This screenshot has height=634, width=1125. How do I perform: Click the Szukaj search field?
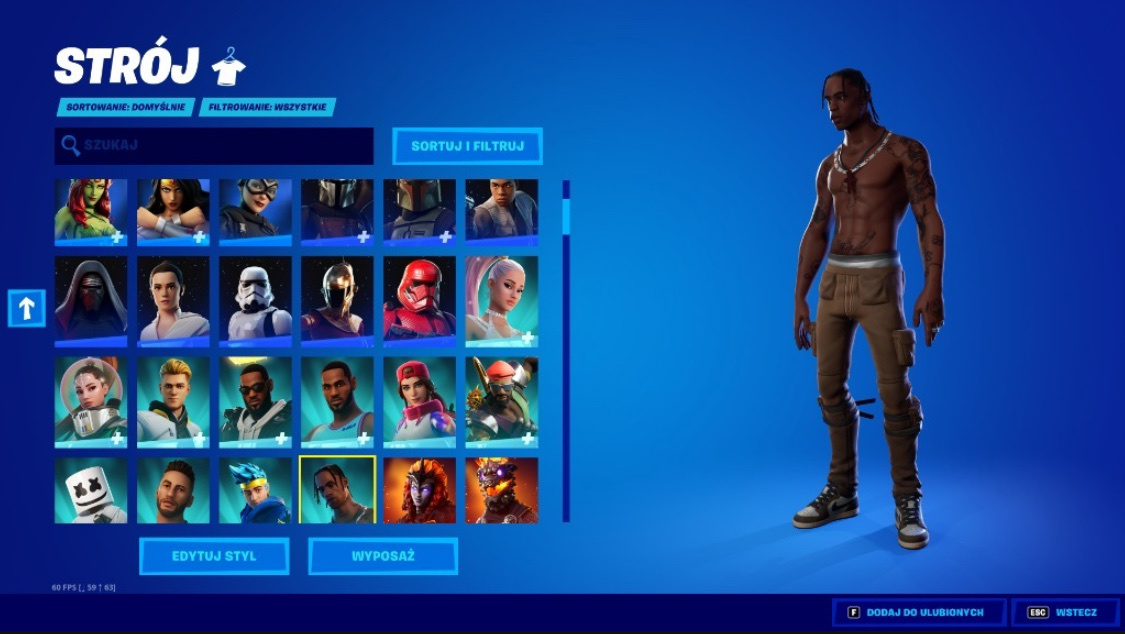point(214,146)
